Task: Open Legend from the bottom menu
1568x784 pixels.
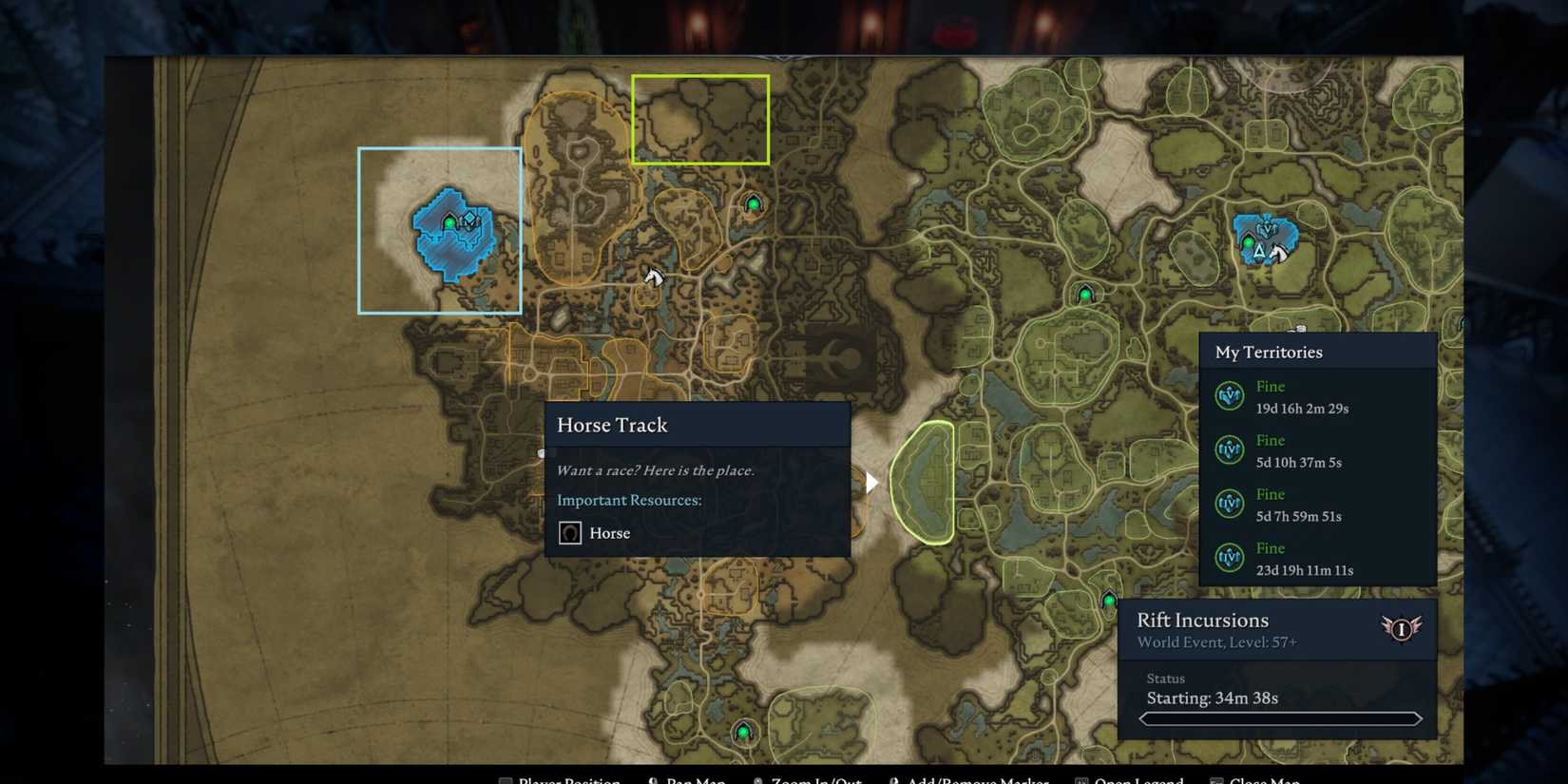Action: (x=1138, y=779)
